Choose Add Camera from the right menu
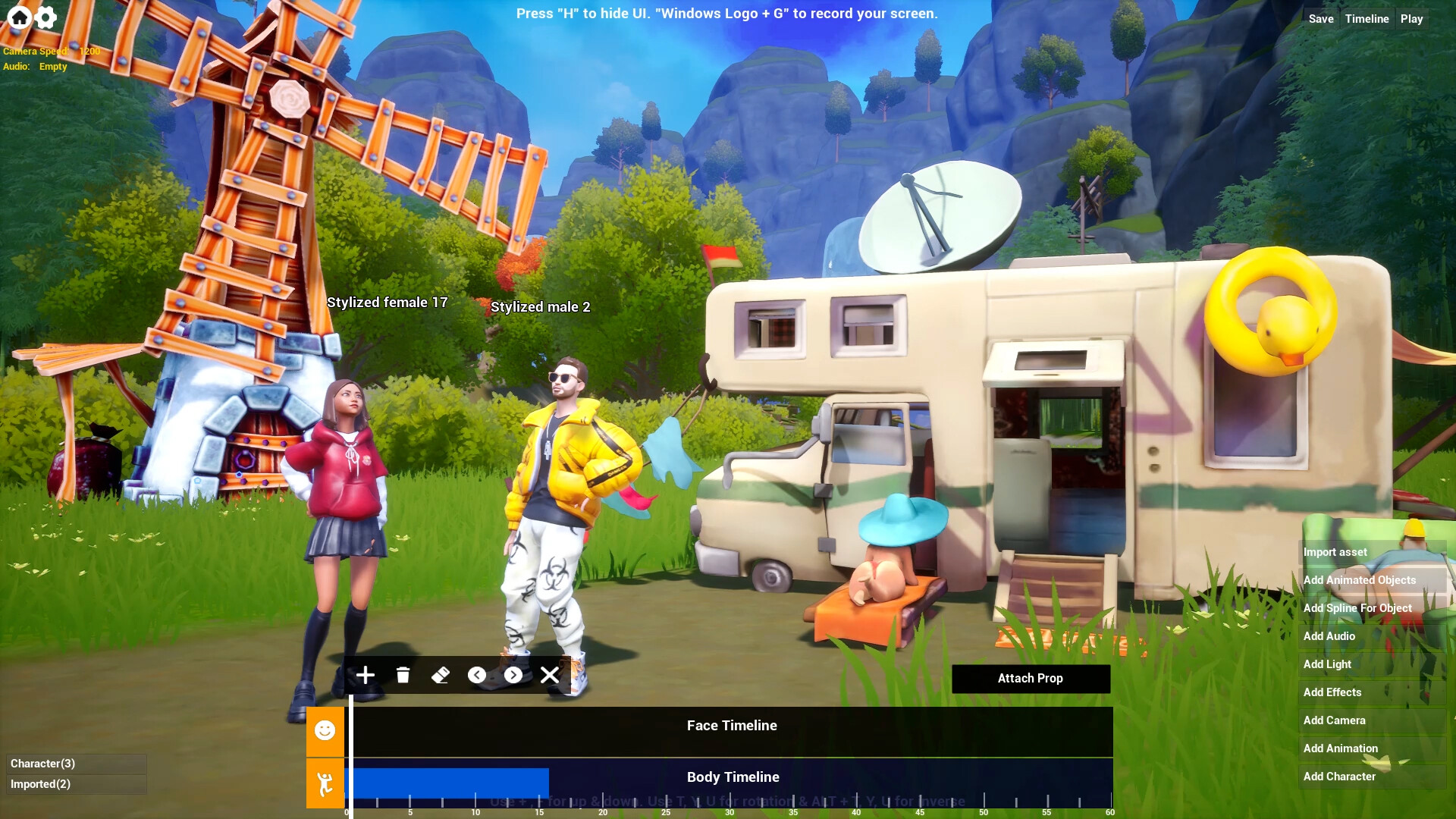The width and height of the screenshot is (1456, 819). [1335, 720]
